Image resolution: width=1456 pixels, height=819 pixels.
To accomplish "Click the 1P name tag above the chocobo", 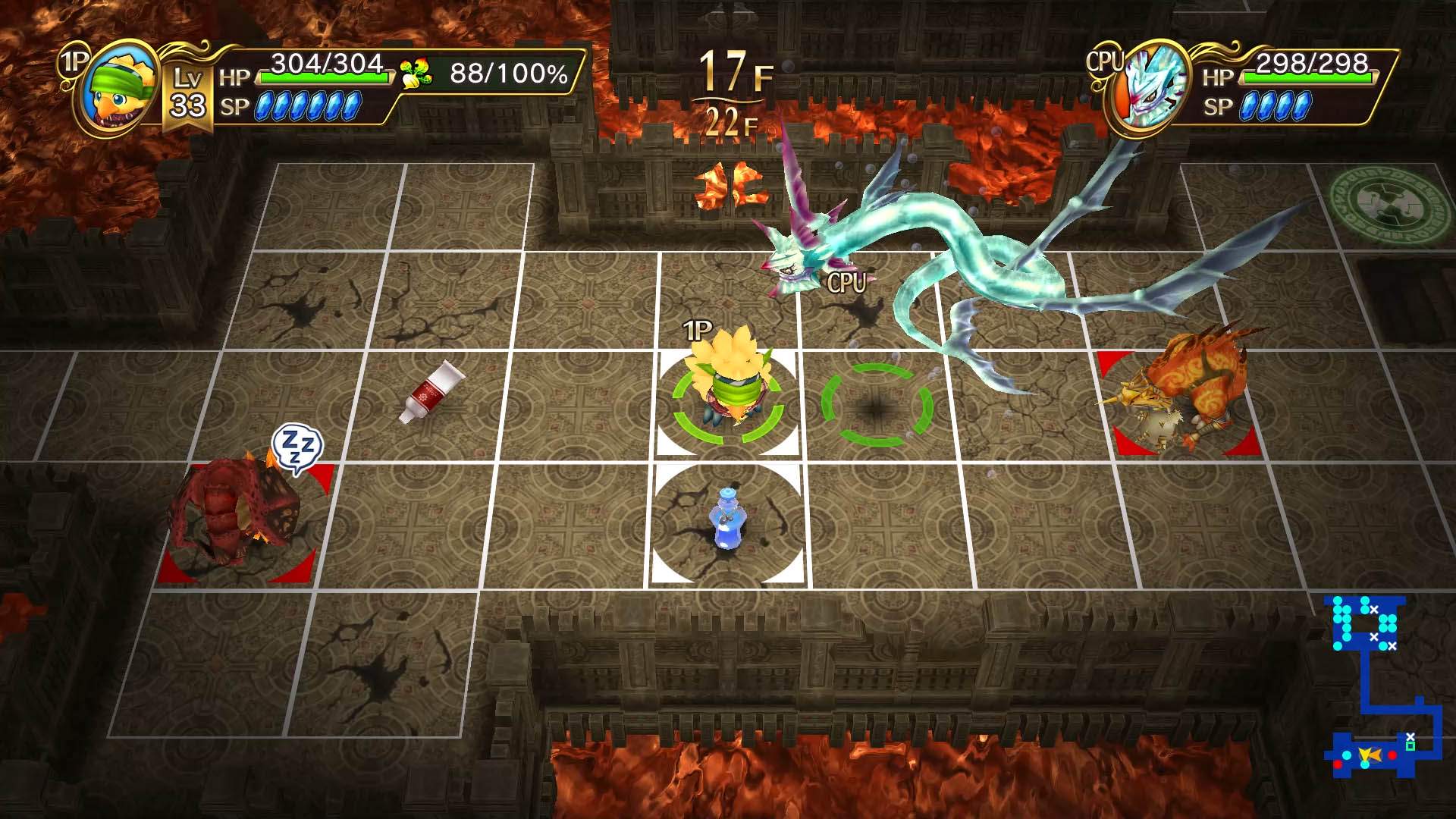I will coord(695,330).
